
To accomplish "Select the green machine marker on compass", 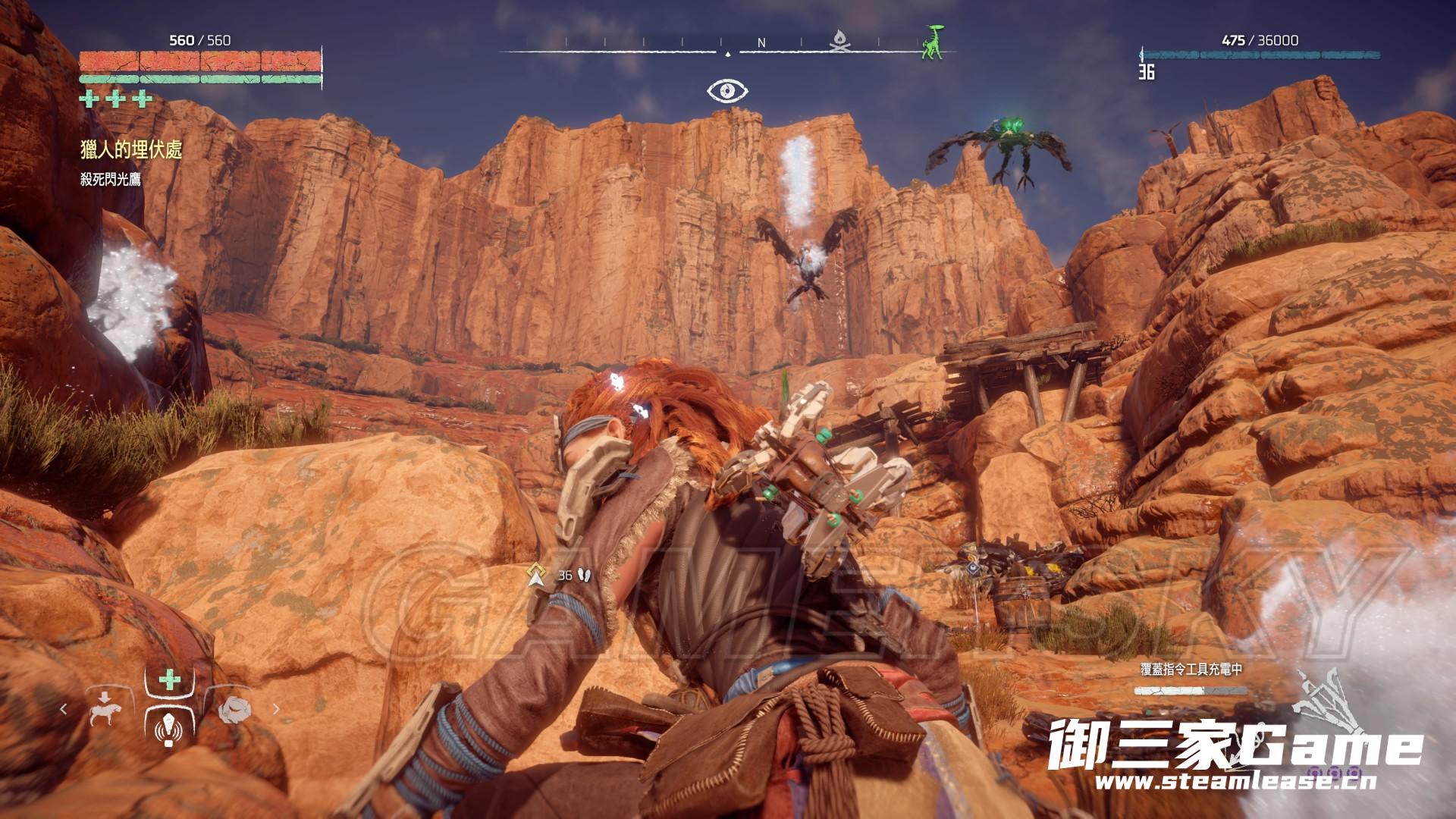I will coord(932,42).
